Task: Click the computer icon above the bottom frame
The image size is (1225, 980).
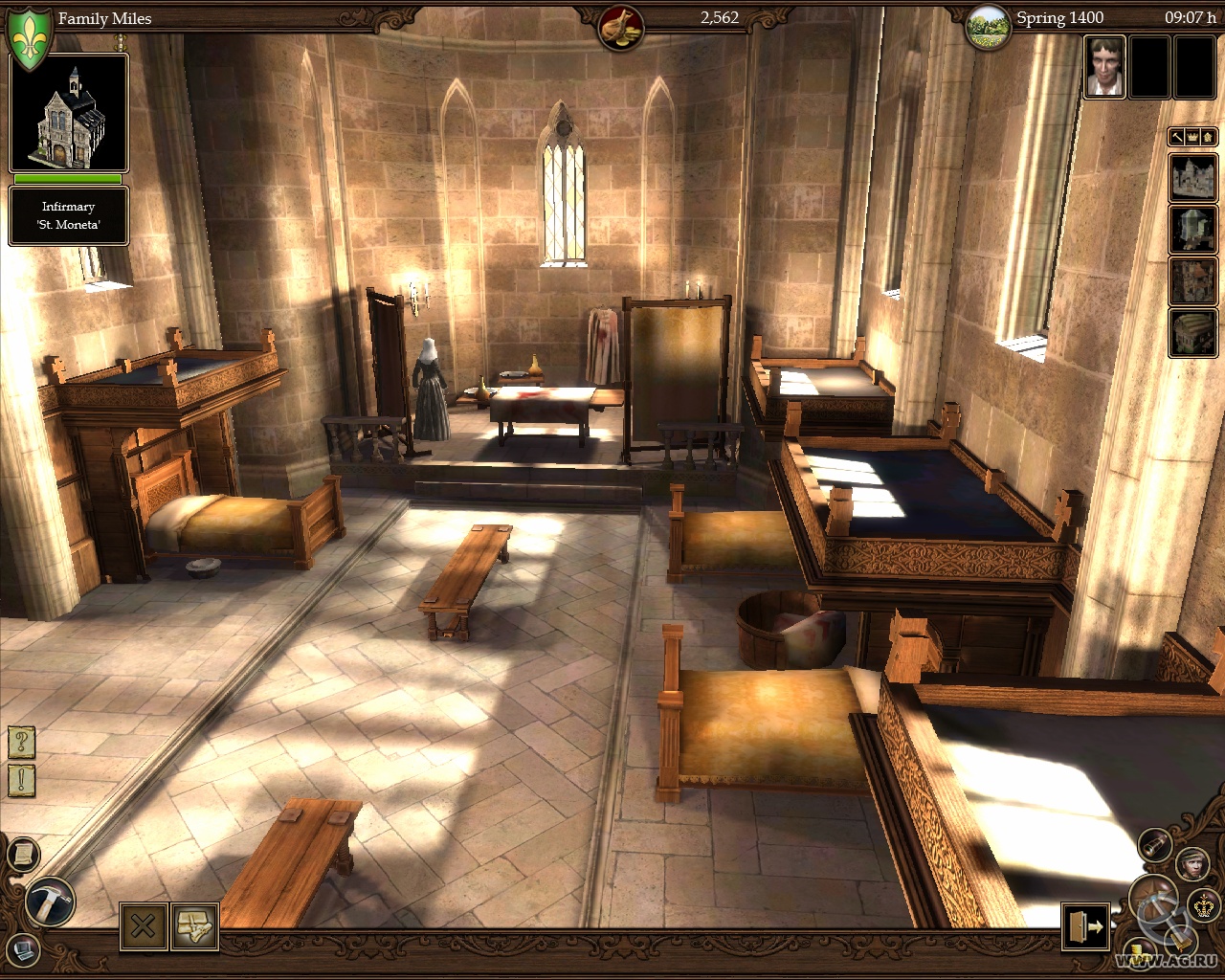Action: coord(23,951)
